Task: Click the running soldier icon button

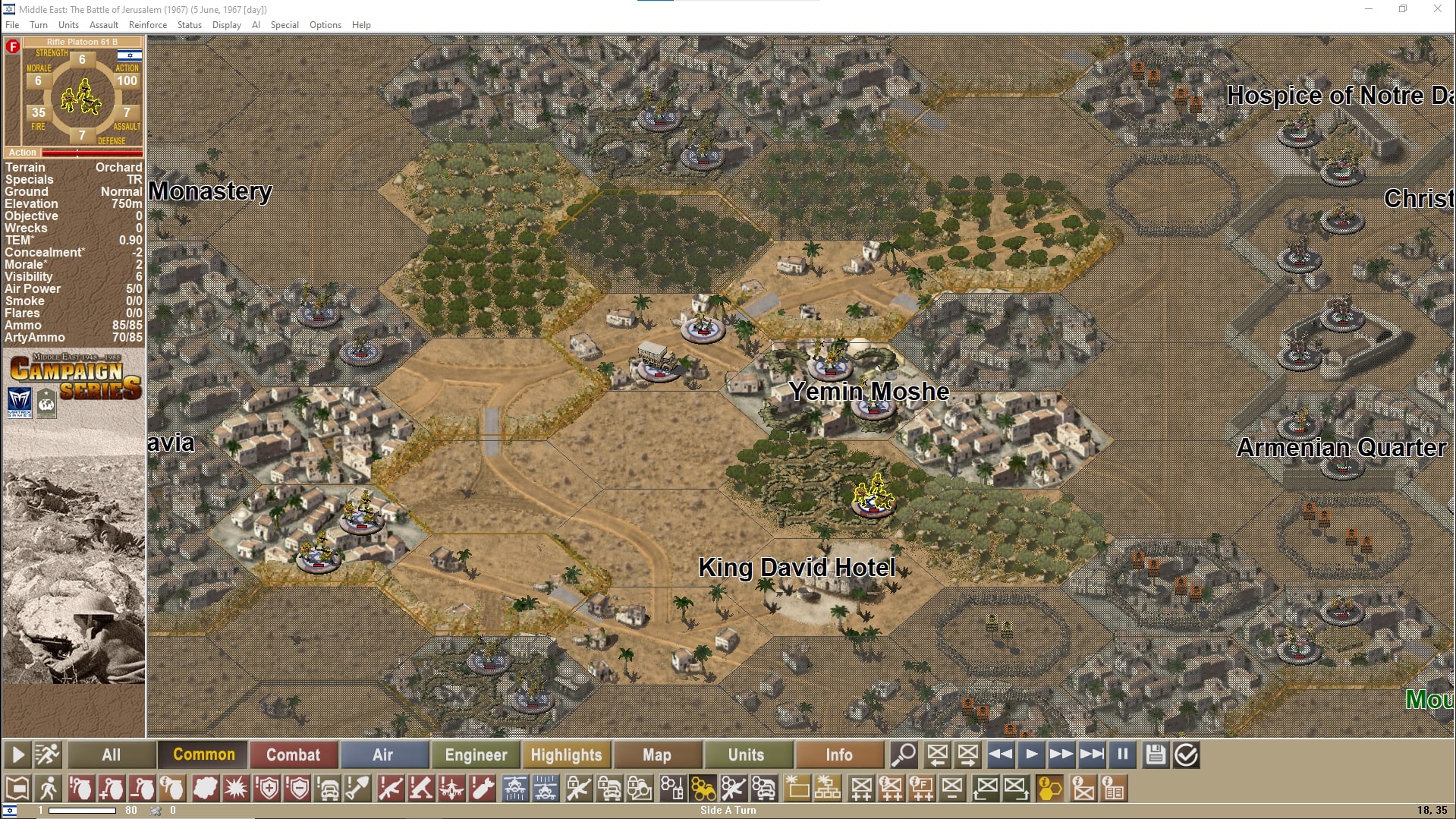Action: coord(47,754)
